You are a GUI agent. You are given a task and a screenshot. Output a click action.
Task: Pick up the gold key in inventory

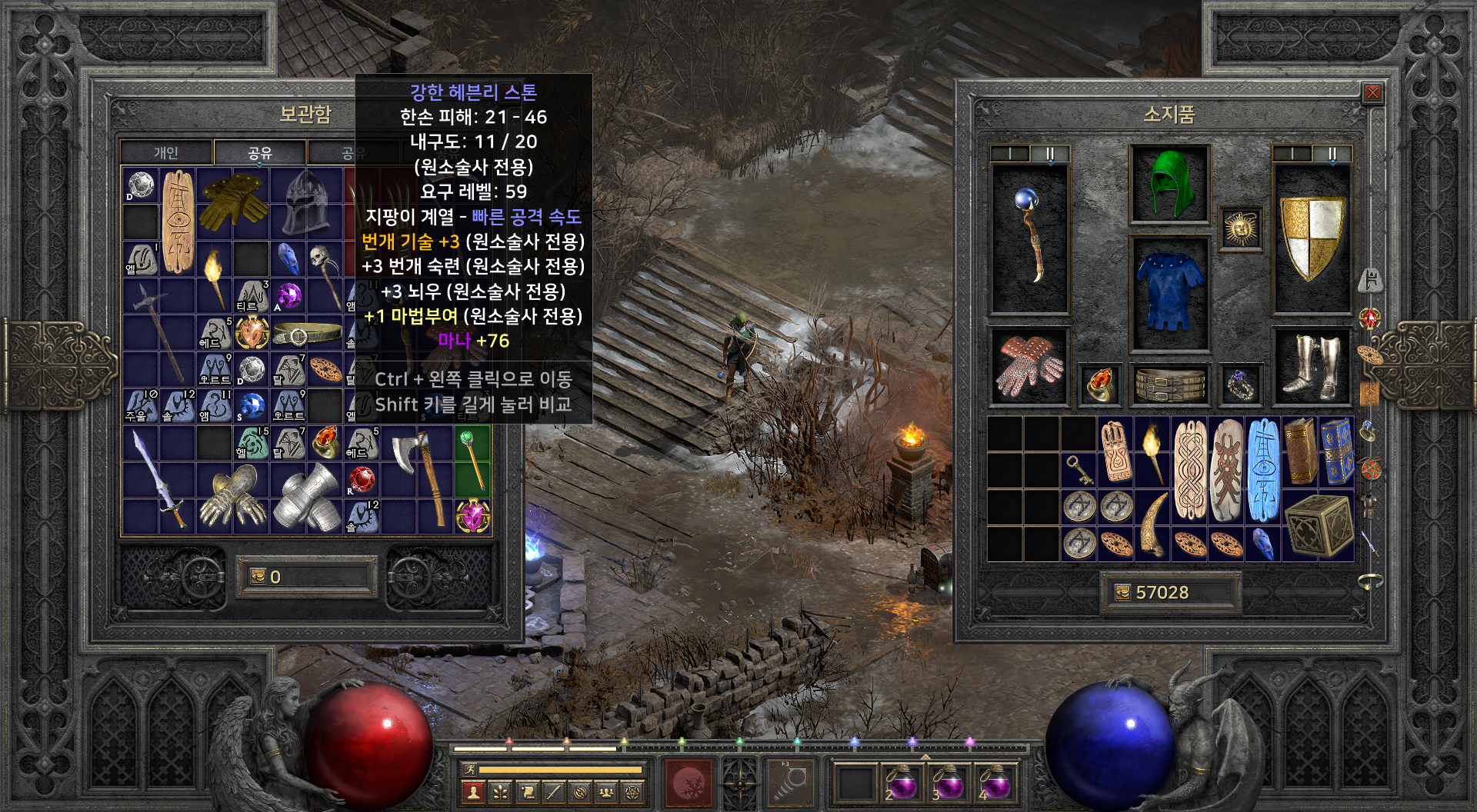pyautogui.click(x=1079, y=470)
